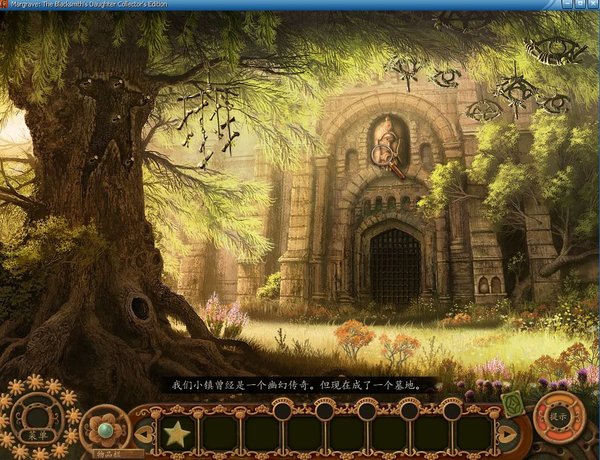Screen dimensions: 600x460
Task: Click the flower medallion with teal gem
Action: [x=104, y=428]
